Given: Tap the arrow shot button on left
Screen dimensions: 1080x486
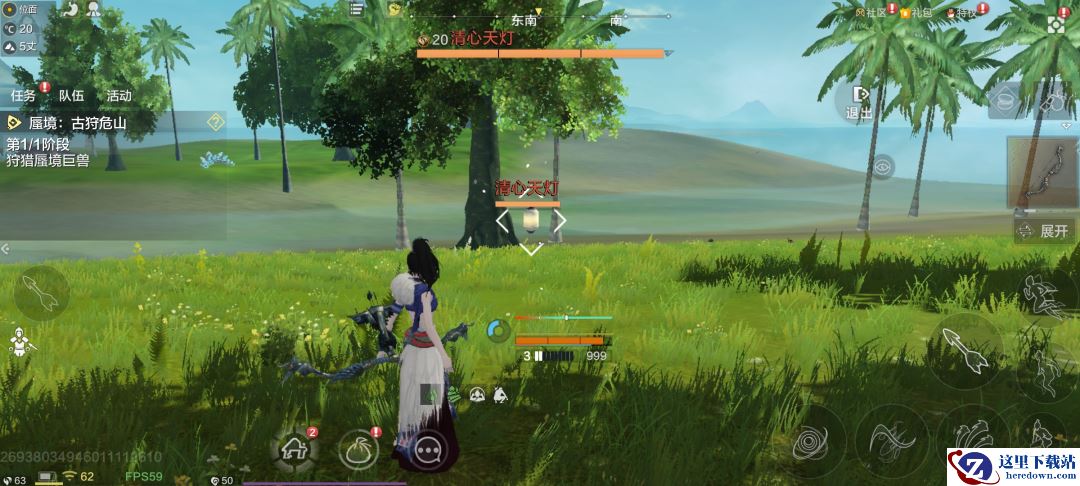Looking at the screenshot, I should coord(40,293).
